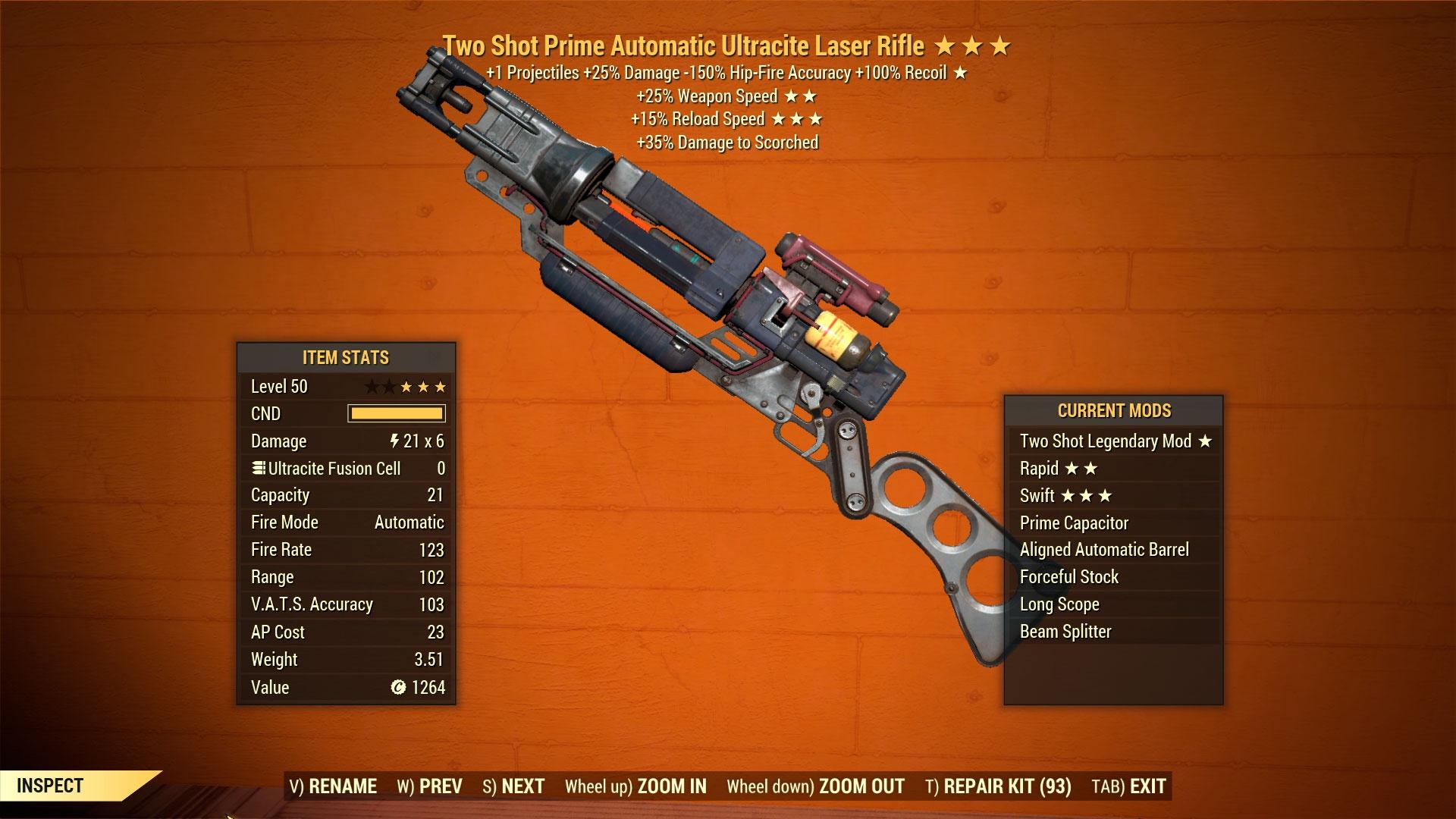Viewport: 1456px width, 819px height.
Task: Choose ZOOM OUT in the bottom bar
Action: coord(815,786)
